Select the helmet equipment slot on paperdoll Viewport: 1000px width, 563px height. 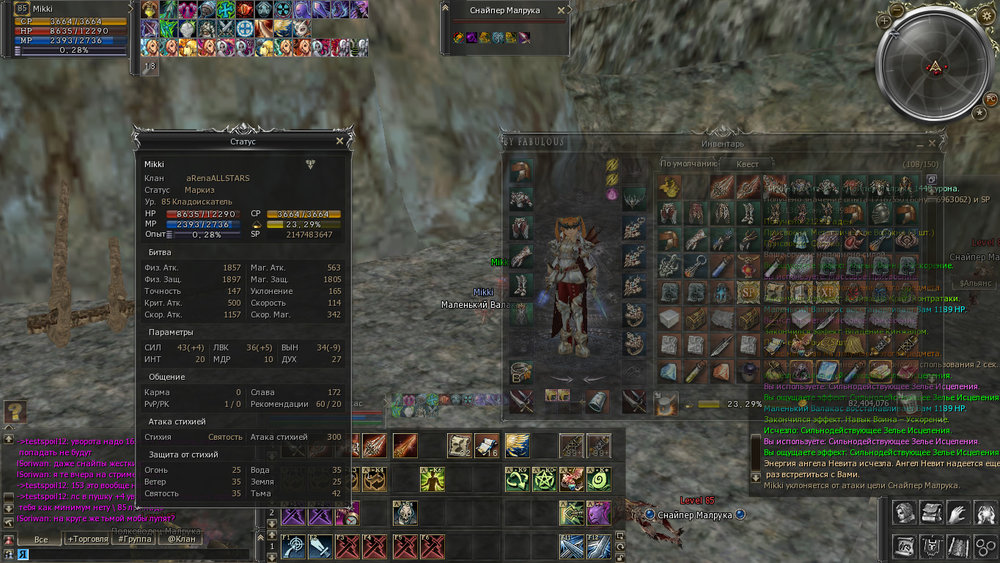(x=520, y=171)
